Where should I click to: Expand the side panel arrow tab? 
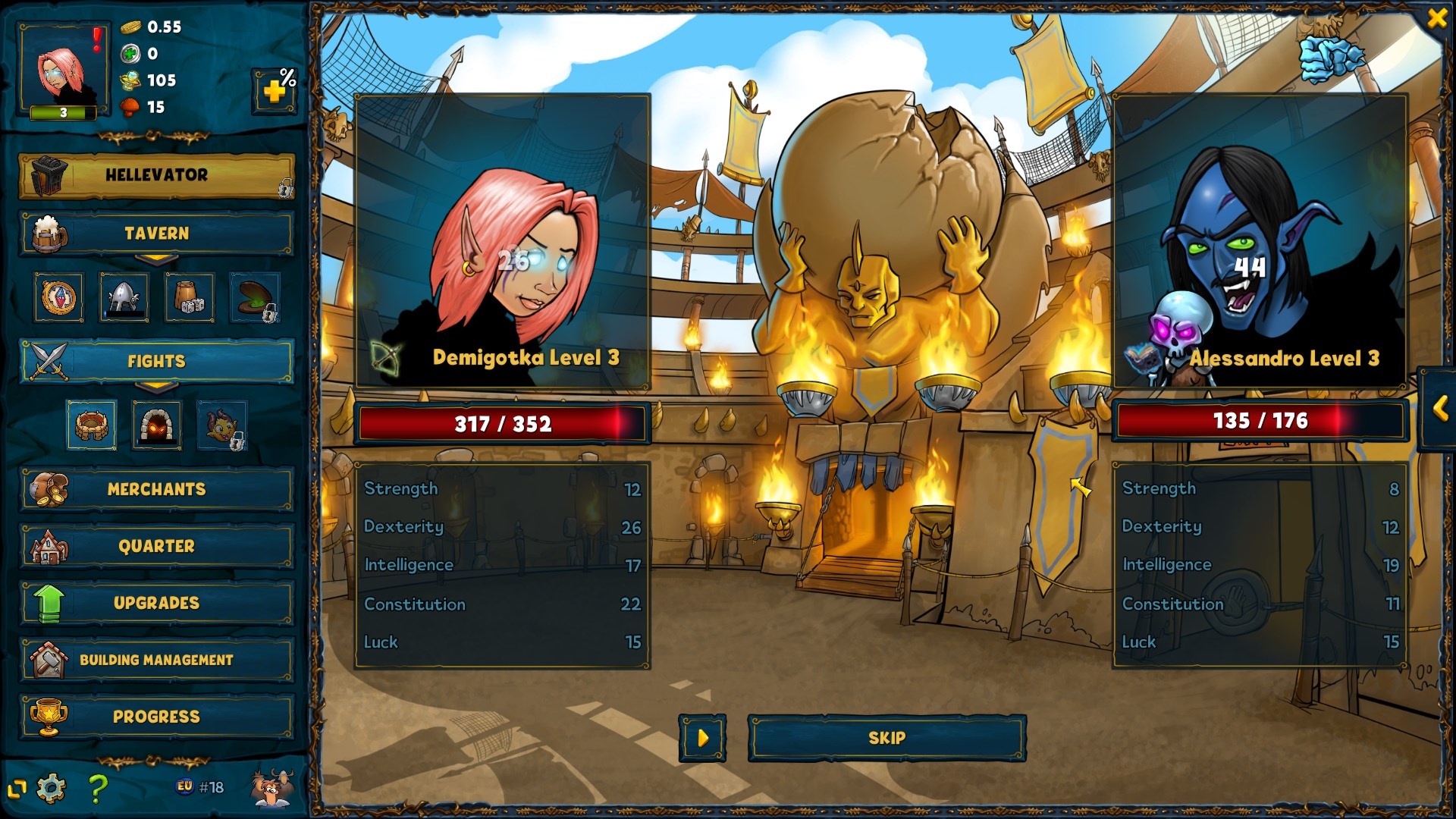1440,409
